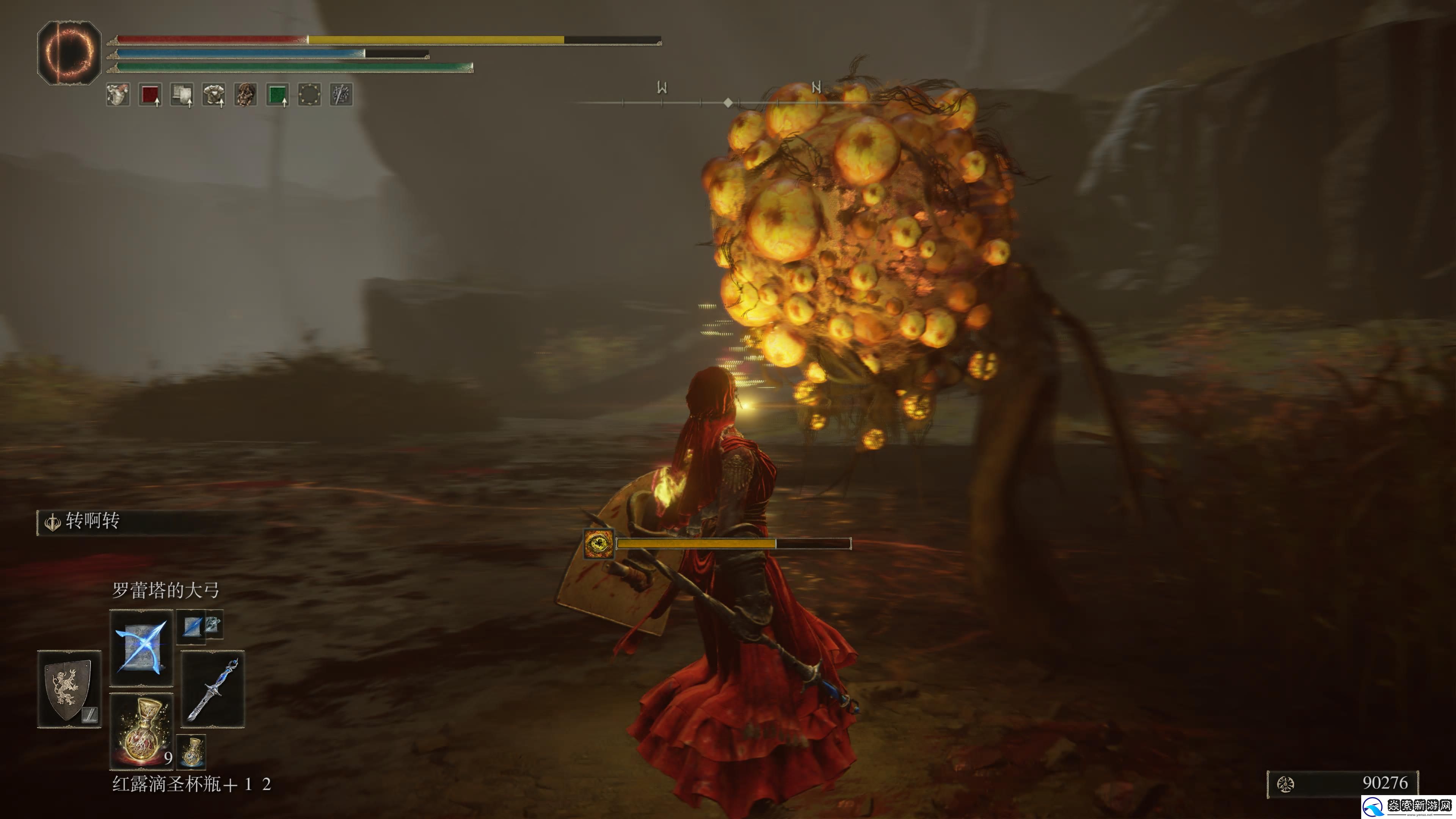Image resolution: width=1456 pixels, height=819 pixels.
Task: Select the blue-gemmed sword weapon slot
Action: (x=212, y=689)
